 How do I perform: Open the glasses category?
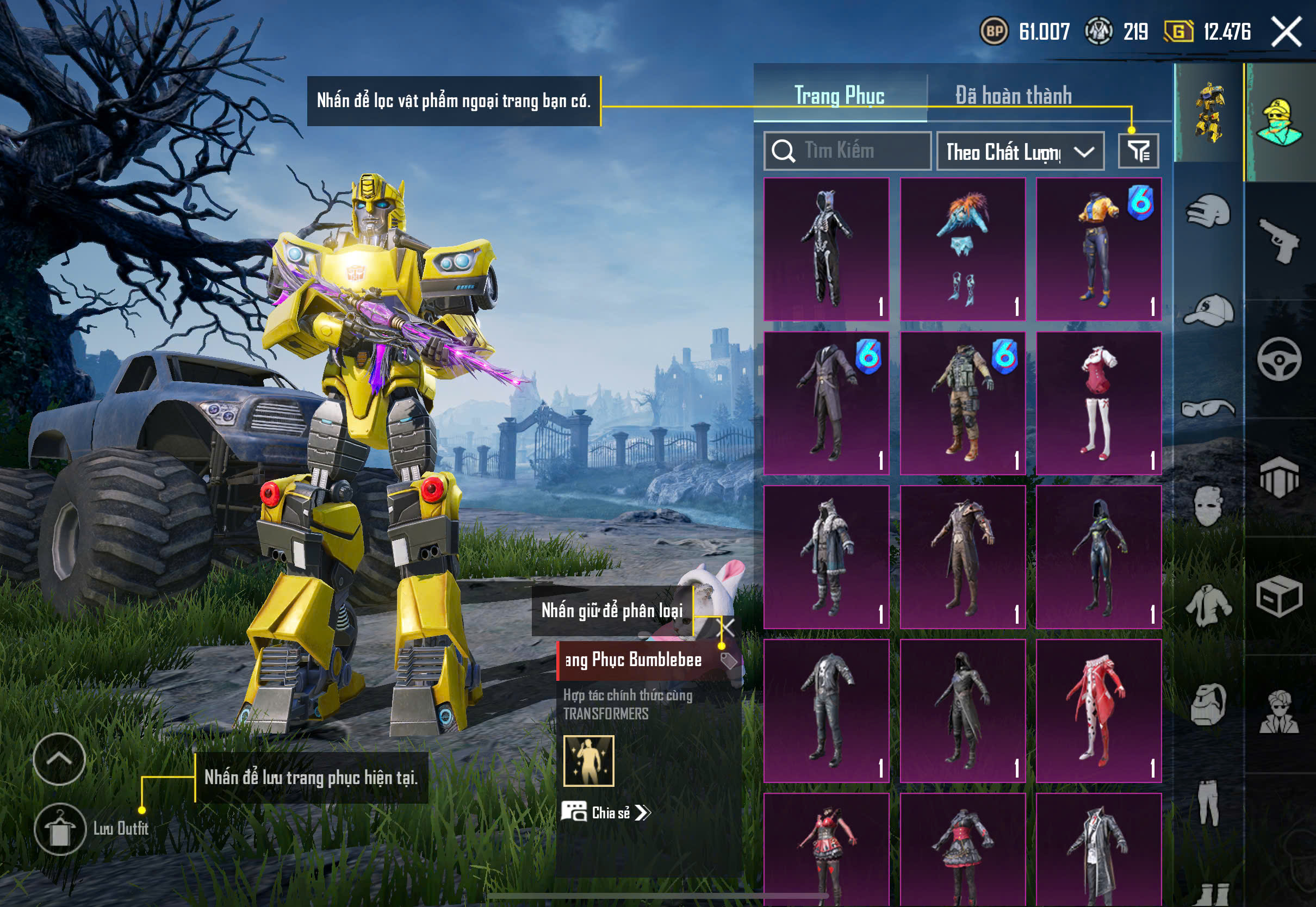1208,408
